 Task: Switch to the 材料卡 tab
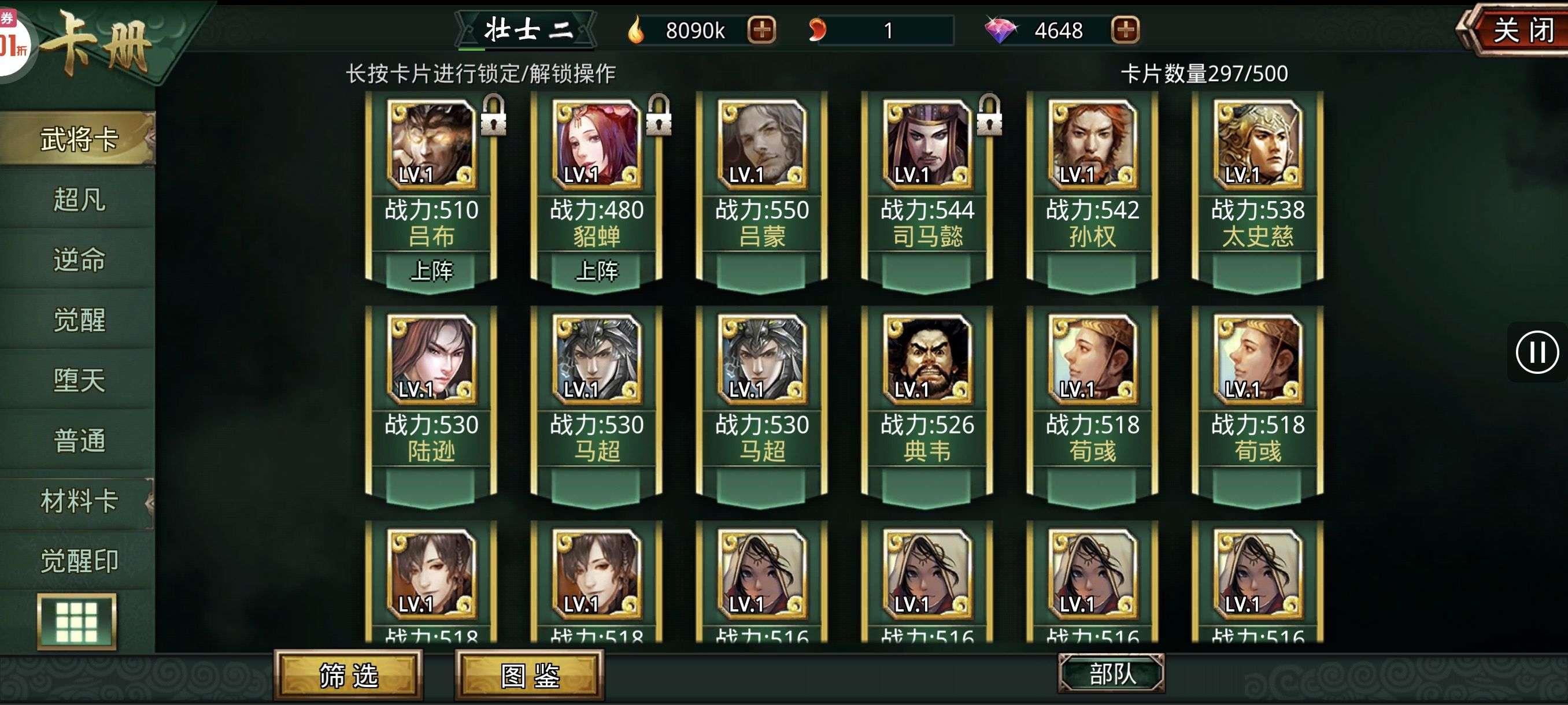click(79, 501)
